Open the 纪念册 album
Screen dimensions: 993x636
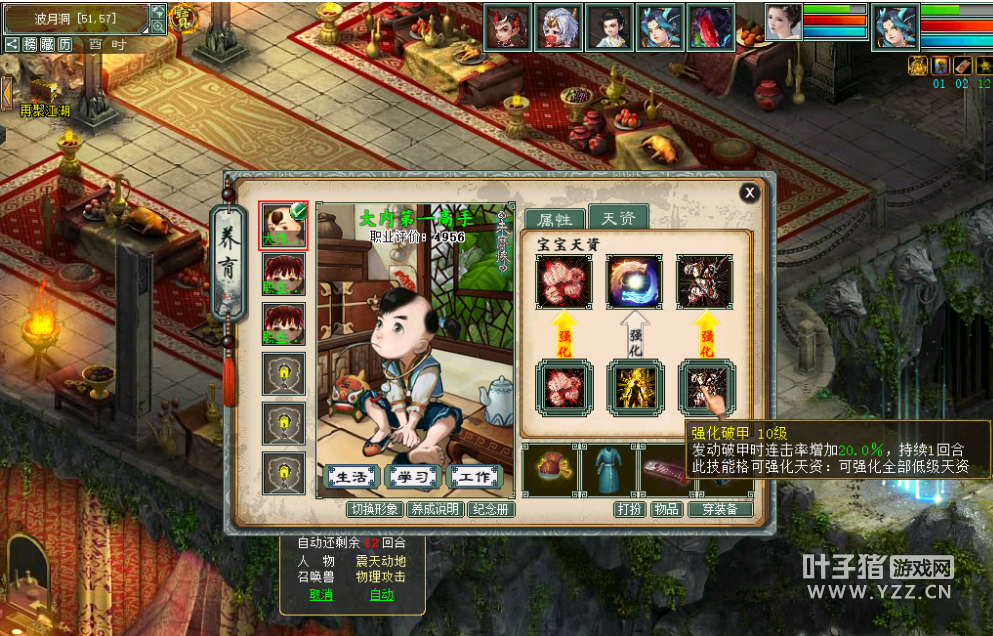pyautogui.click(x=491, y=509)
